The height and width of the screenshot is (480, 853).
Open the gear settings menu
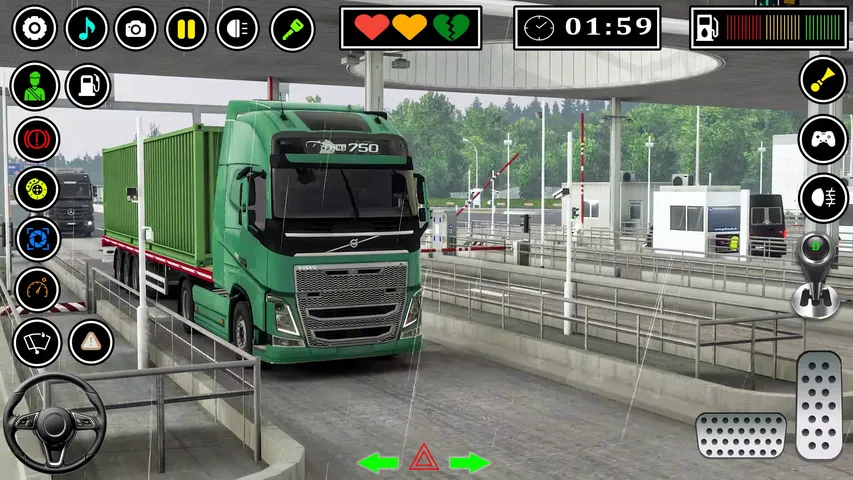coord(34,28)
